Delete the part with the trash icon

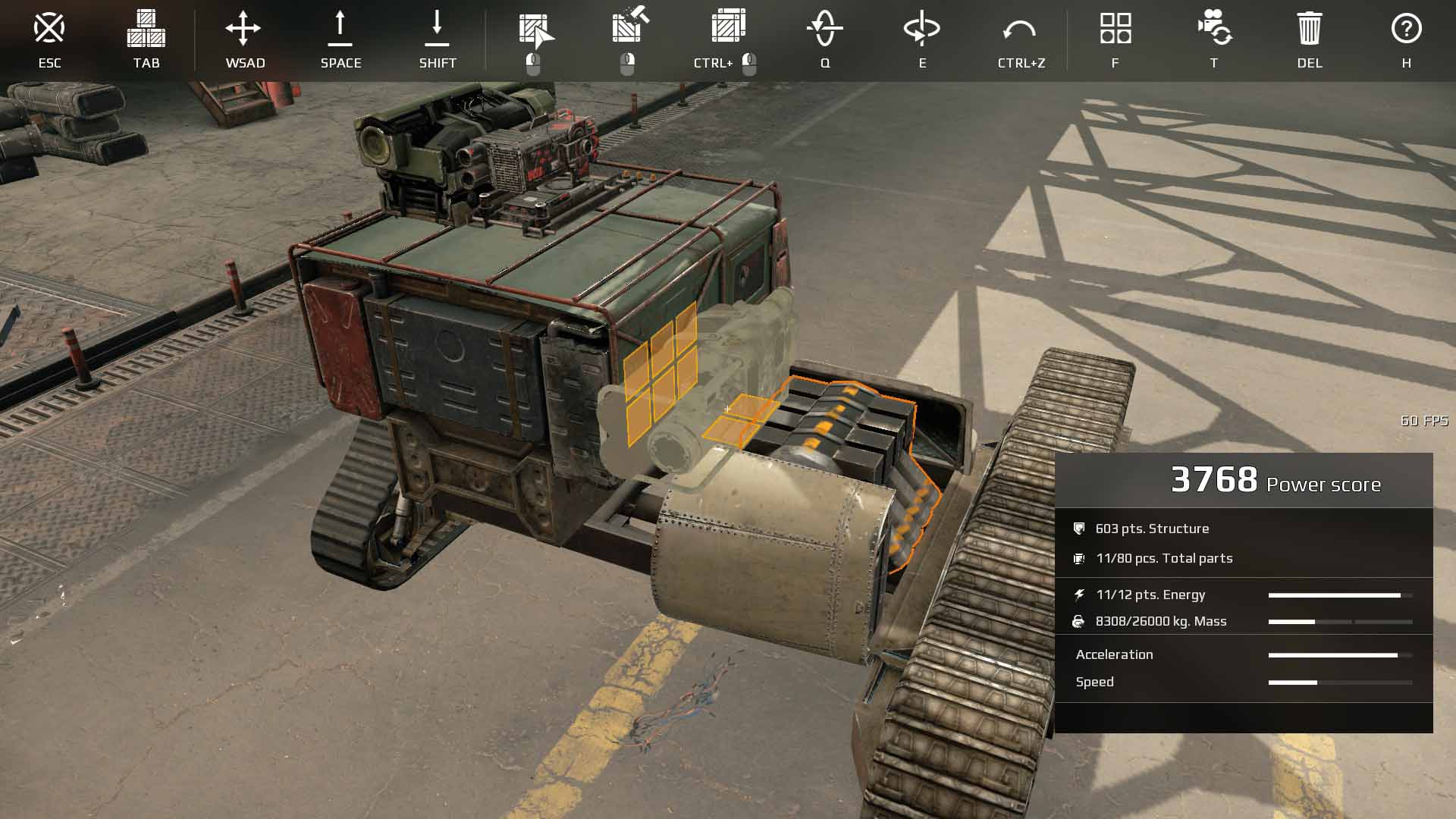(1310, 29)
